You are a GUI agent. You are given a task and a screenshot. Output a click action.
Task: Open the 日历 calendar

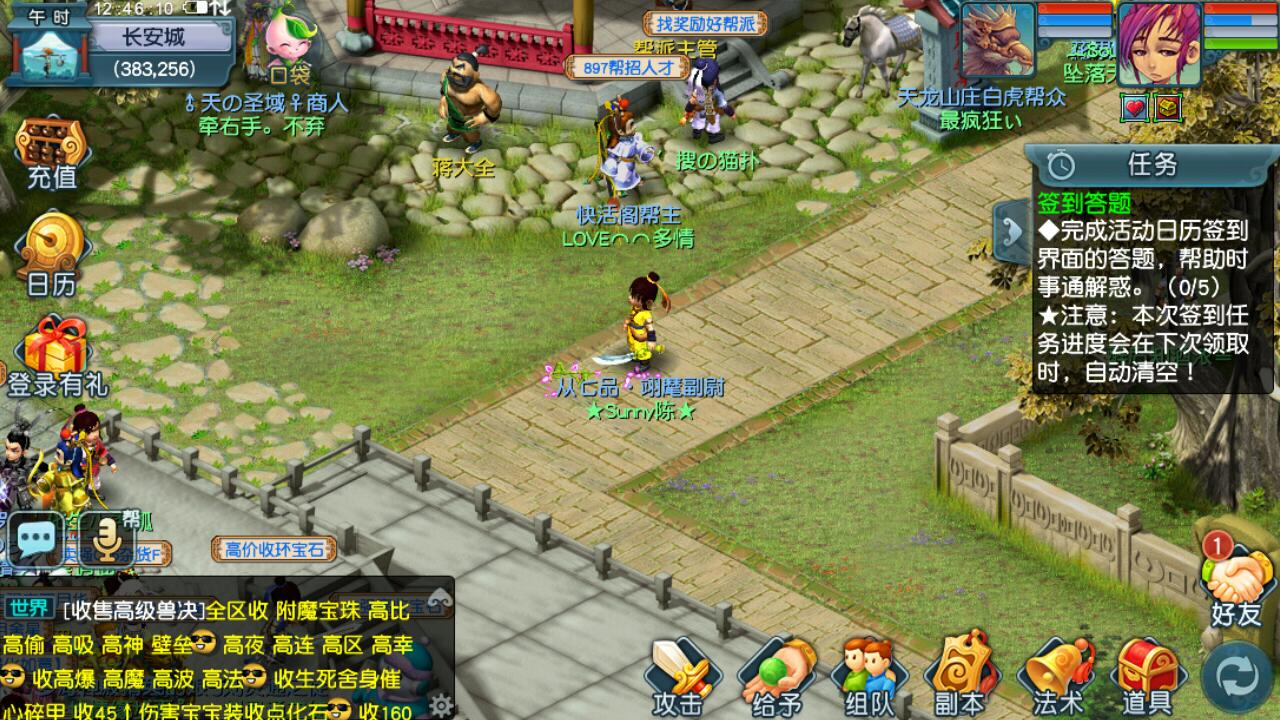[x=50, y=256]
